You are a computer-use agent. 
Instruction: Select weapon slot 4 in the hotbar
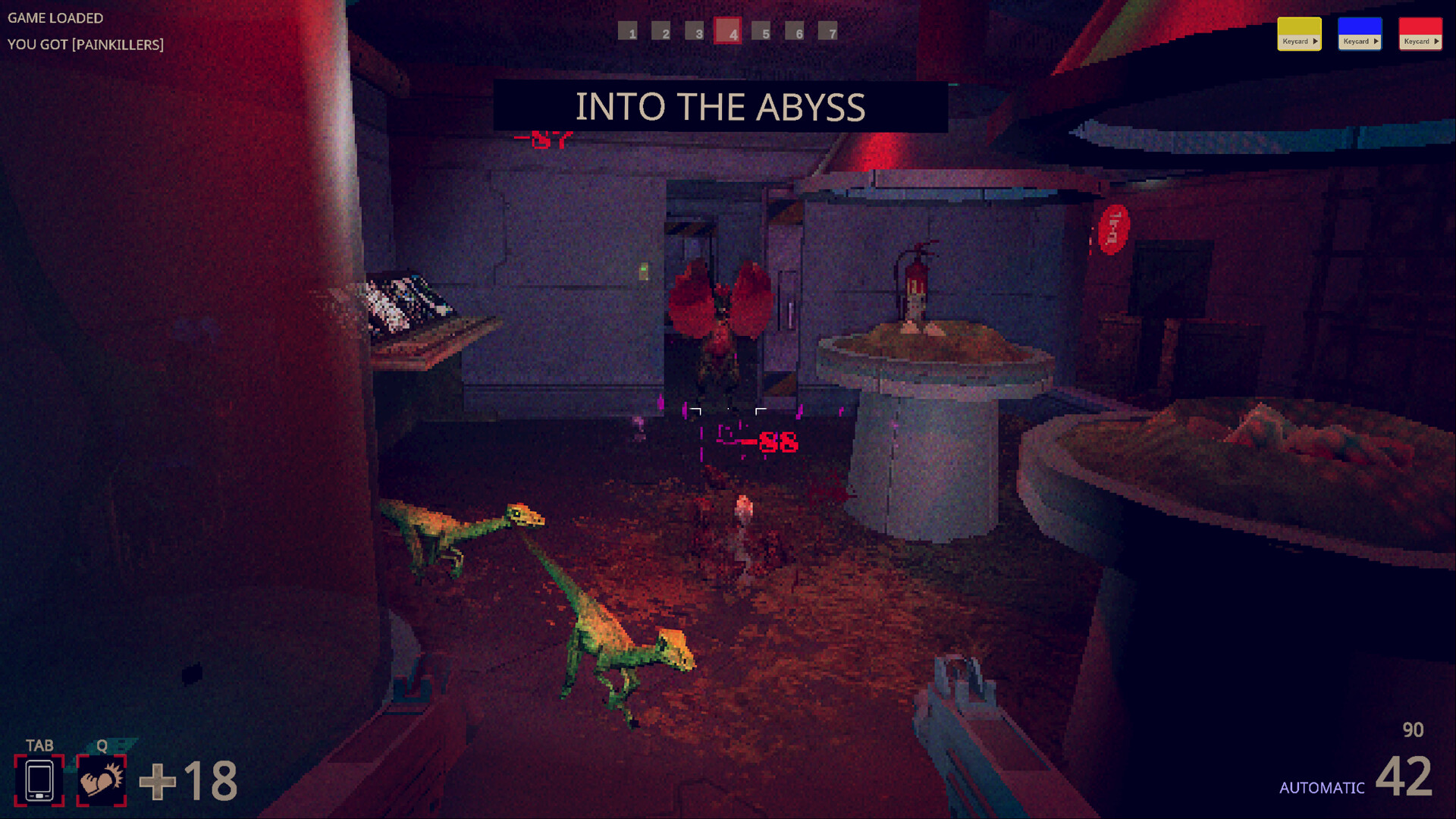click(x=729, y=32)
